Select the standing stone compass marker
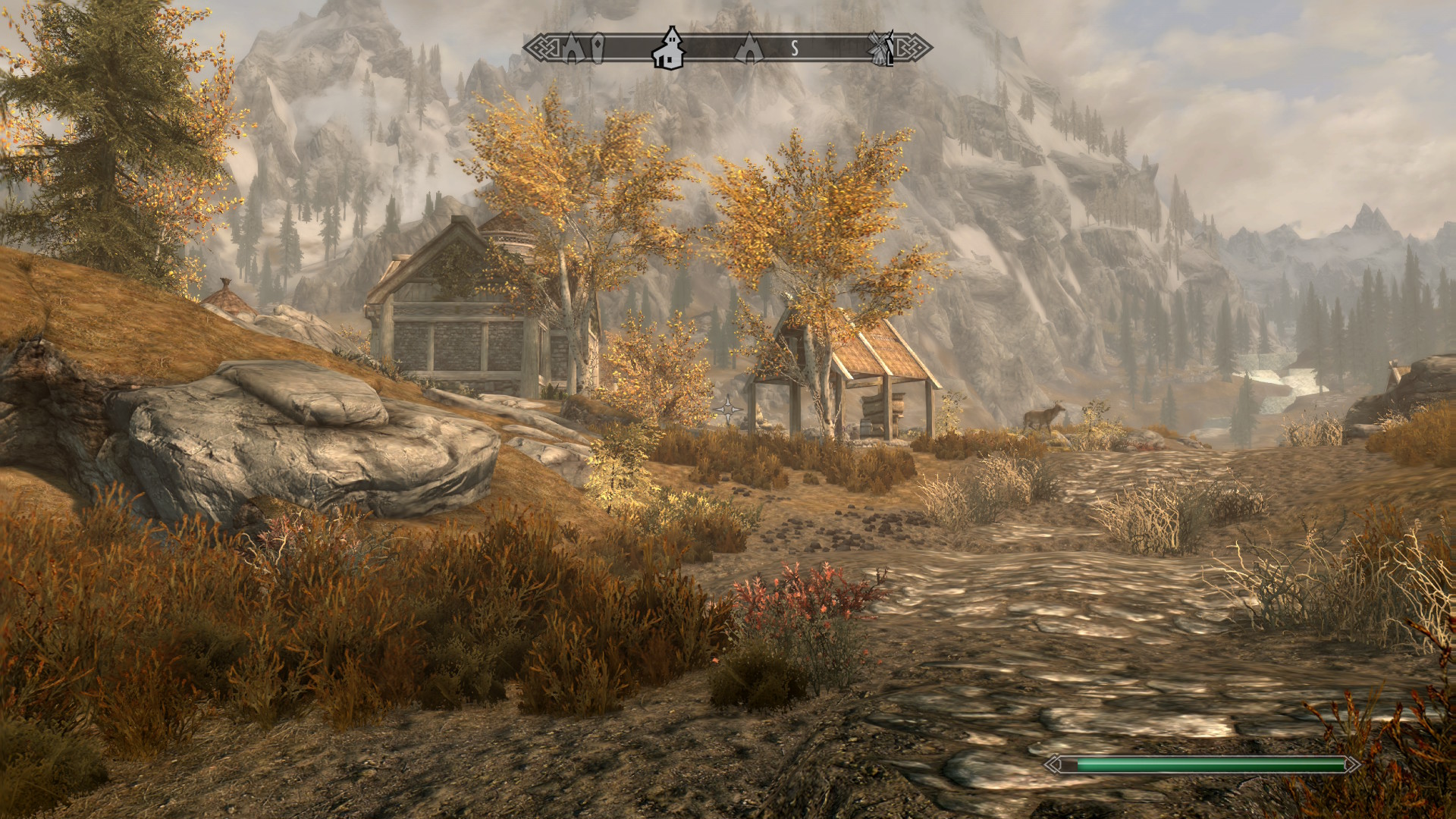The image size is (1456, 819). point(598,48)
